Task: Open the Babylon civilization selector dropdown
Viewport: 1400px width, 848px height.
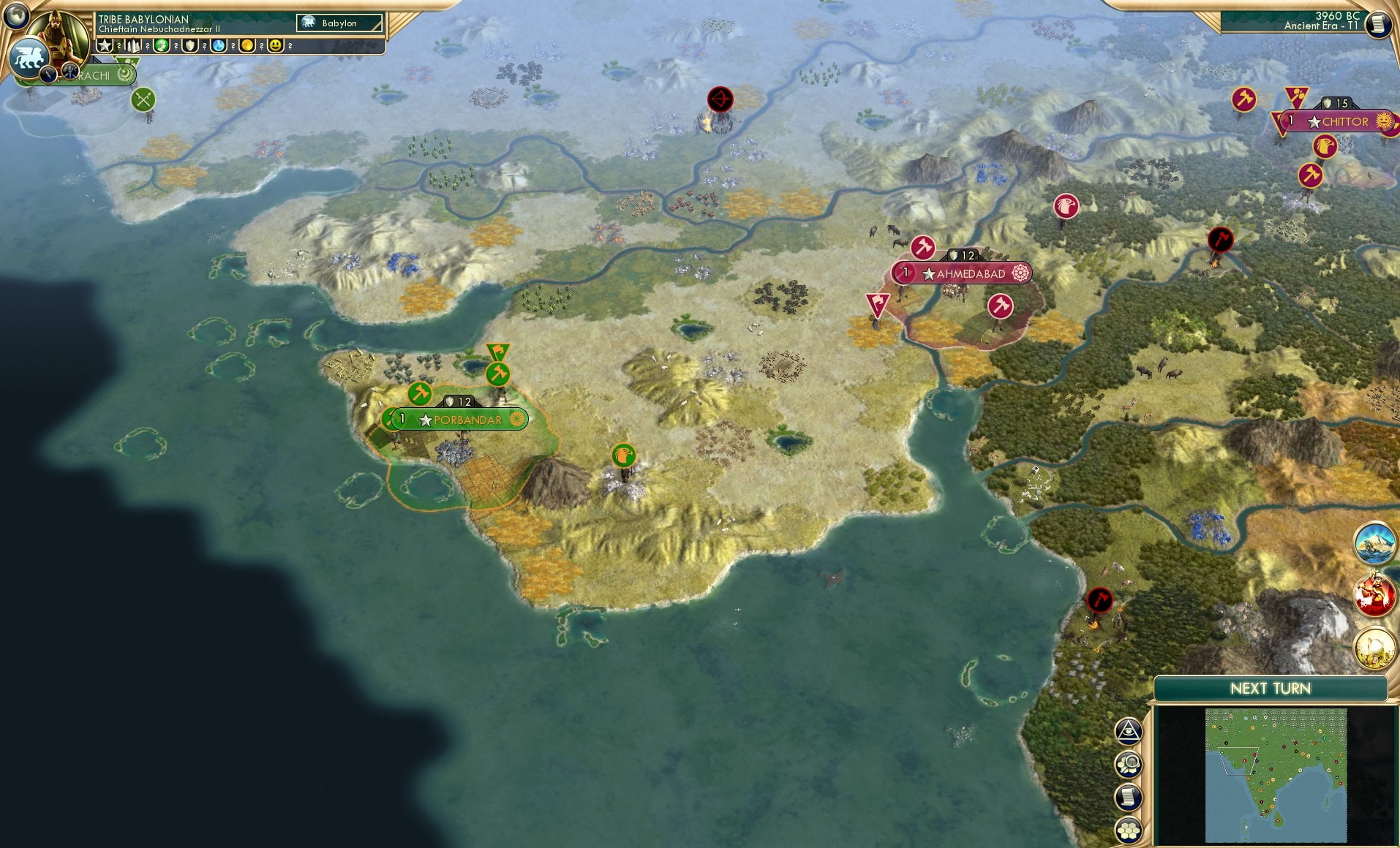Action: 339,23
